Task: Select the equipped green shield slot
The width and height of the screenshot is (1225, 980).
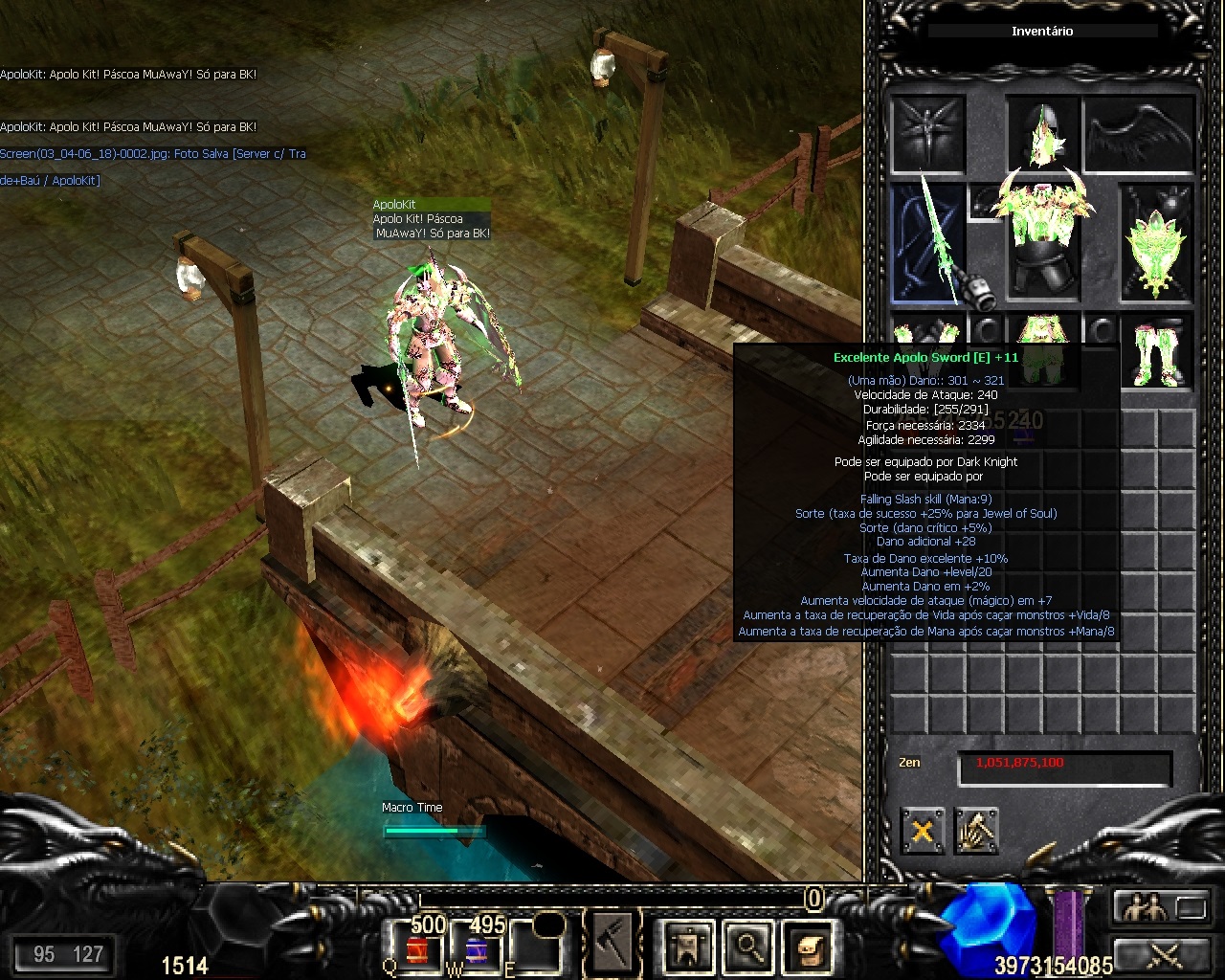Action: [1157, 244]
